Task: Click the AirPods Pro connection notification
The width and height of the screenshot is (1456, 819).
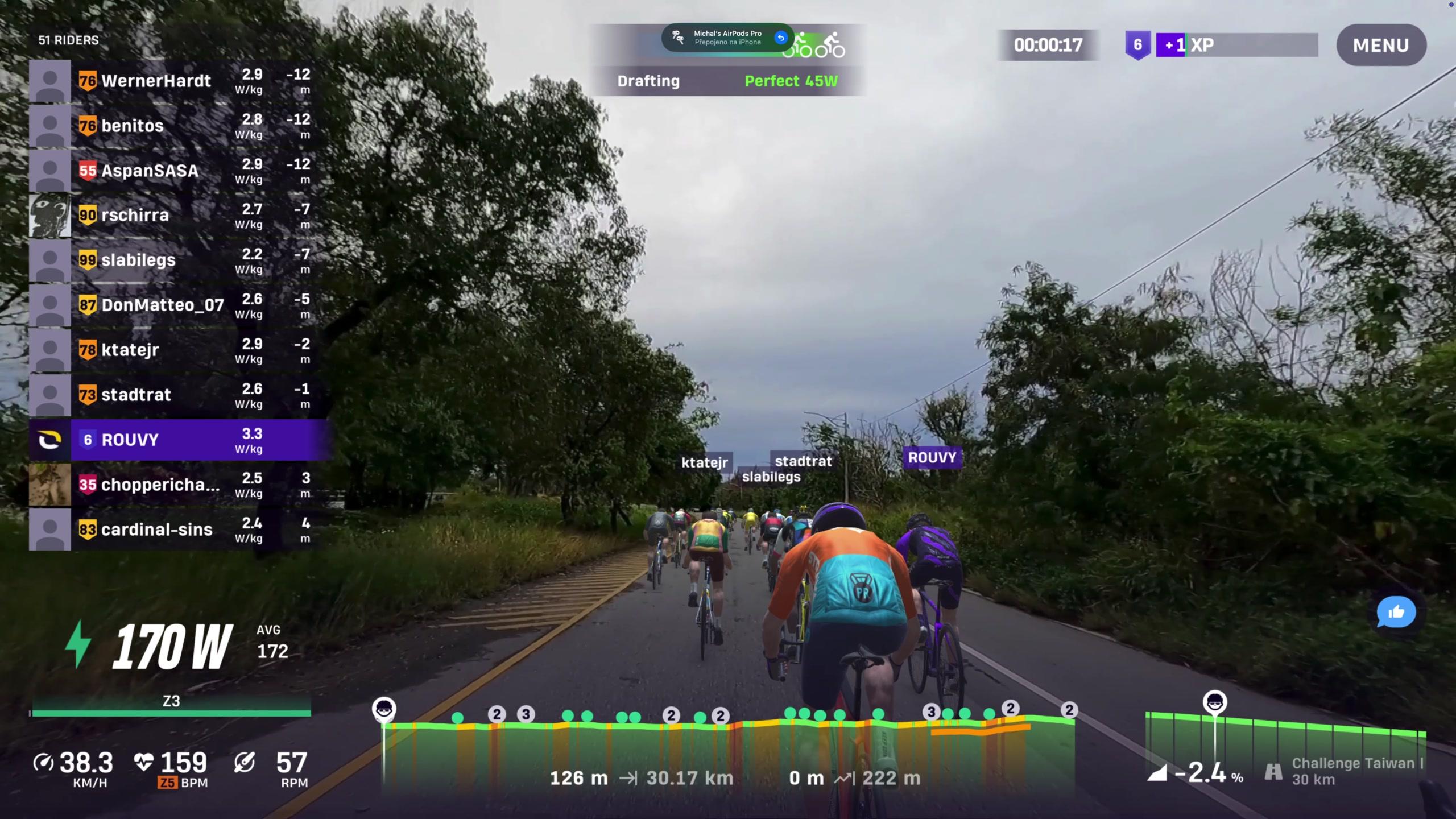Action: point(727,38)
